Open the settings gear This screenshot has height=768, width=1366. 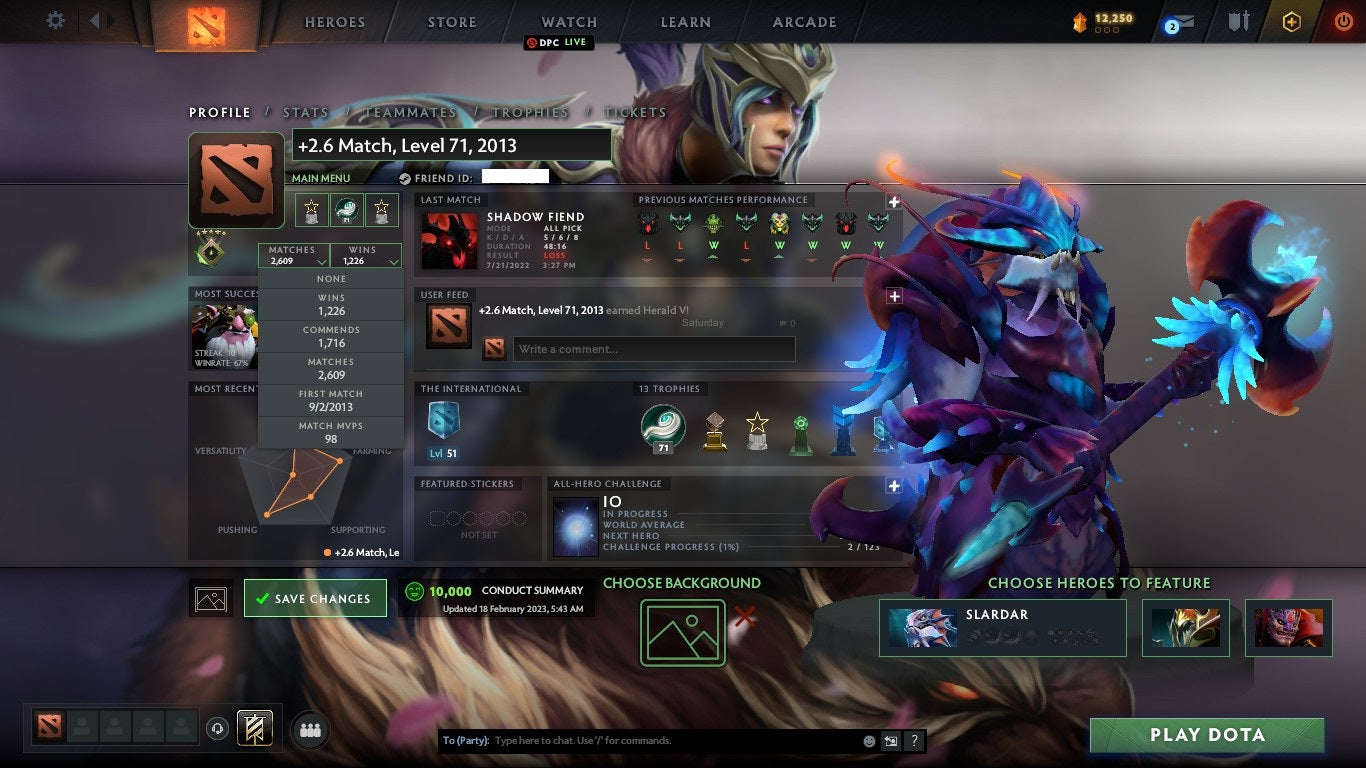(x=56, y=20)
